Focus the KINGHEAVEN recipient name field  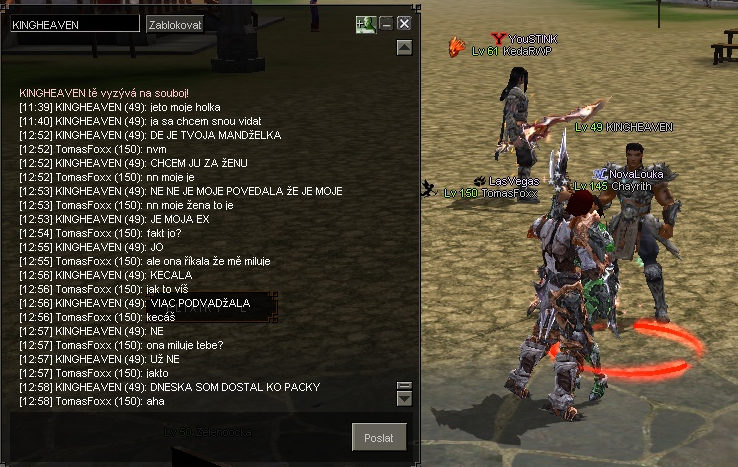75,23
